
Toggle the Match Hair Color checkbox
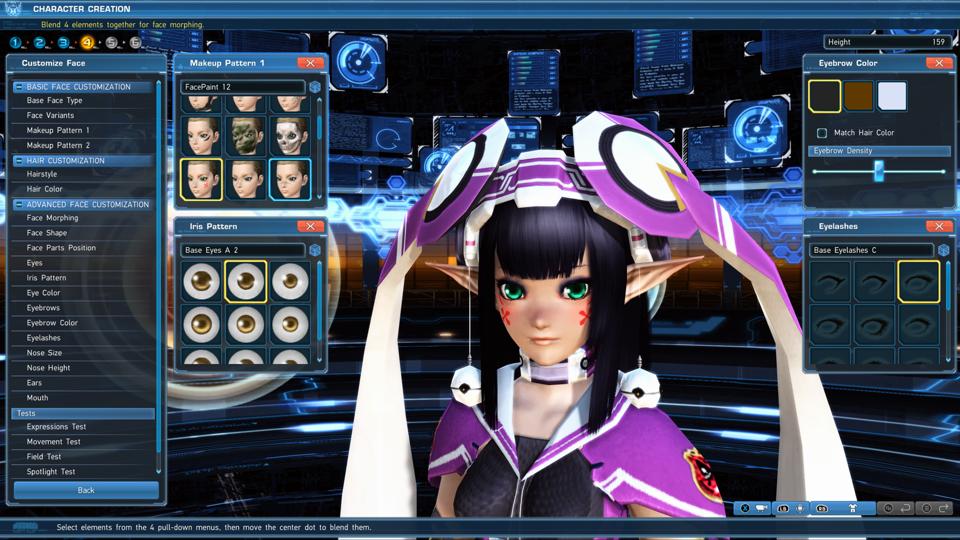(x=822, y=132)
